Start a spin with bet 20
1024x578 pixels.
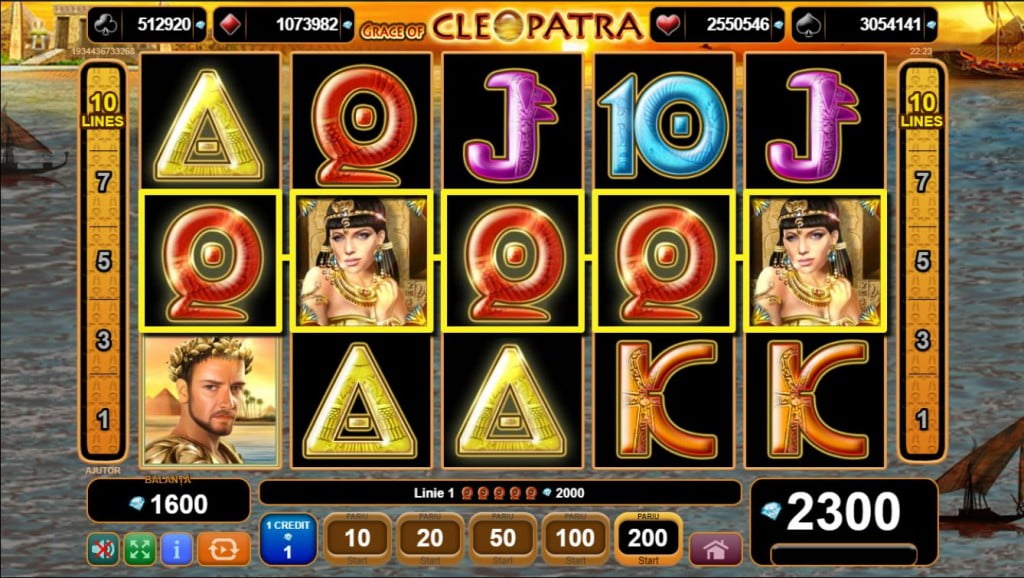point(430,540)
